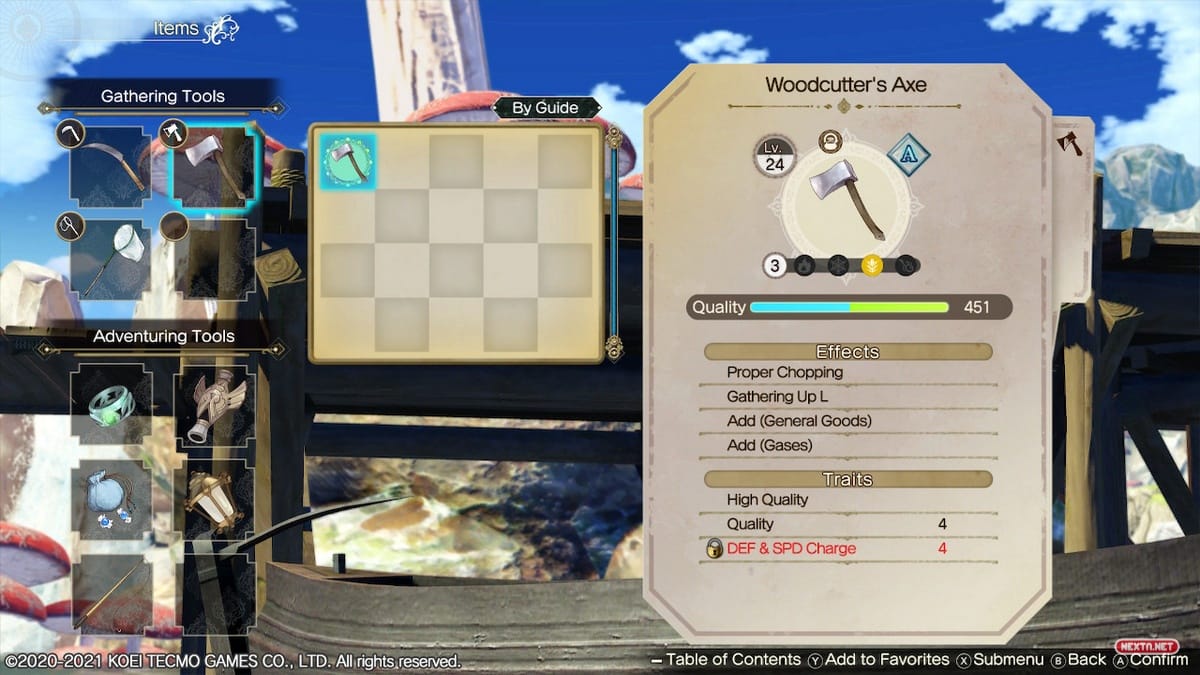
Task: Open the axe tab on the panel edge
Action: (x=1070, y=144)
